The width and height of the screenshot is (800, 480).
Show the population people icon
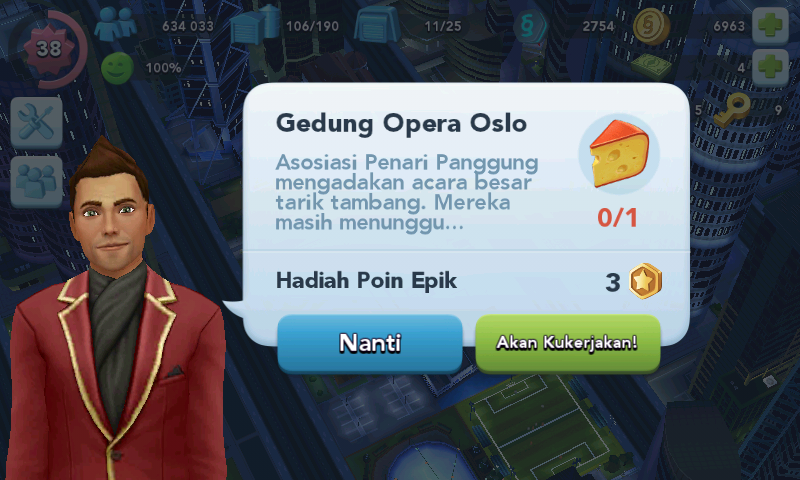[114, 25]
